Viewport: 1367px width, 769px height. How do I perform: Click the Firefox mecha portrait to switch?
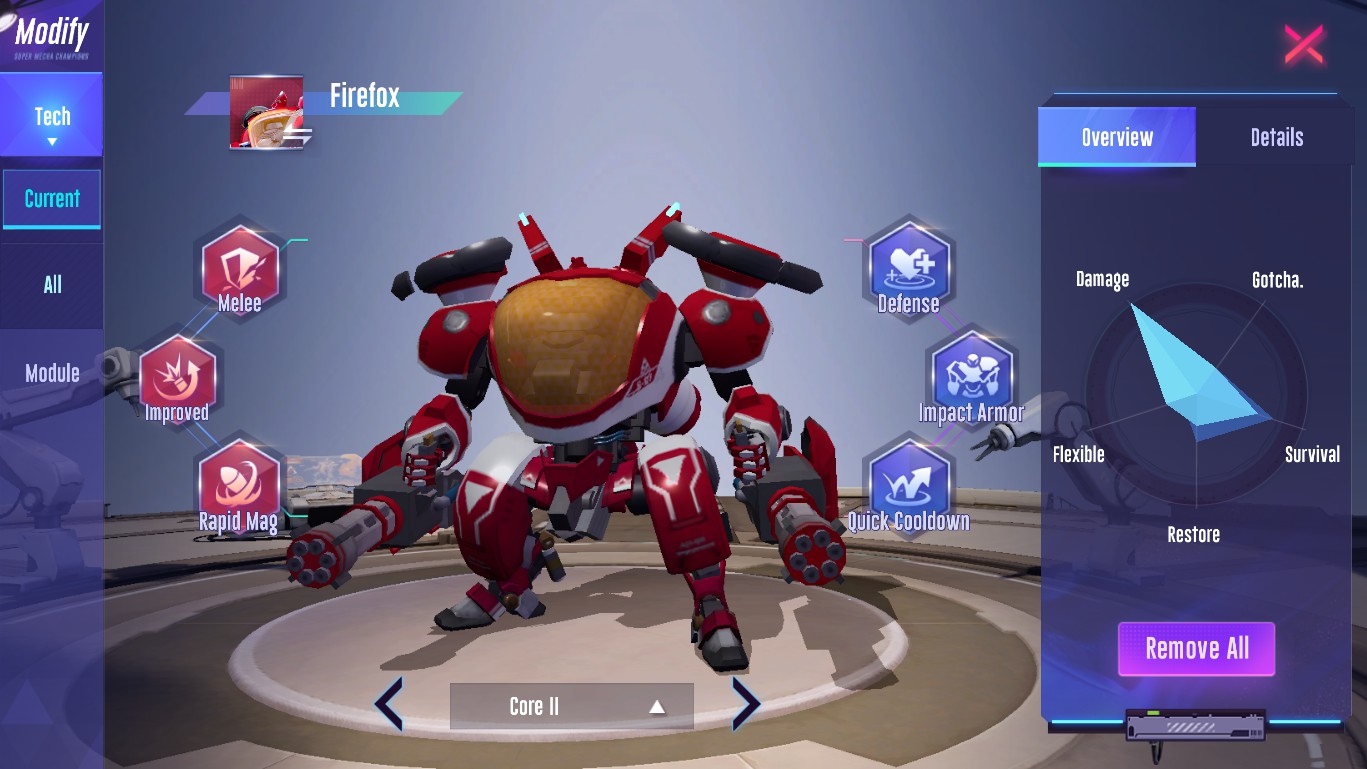(267, 113)
